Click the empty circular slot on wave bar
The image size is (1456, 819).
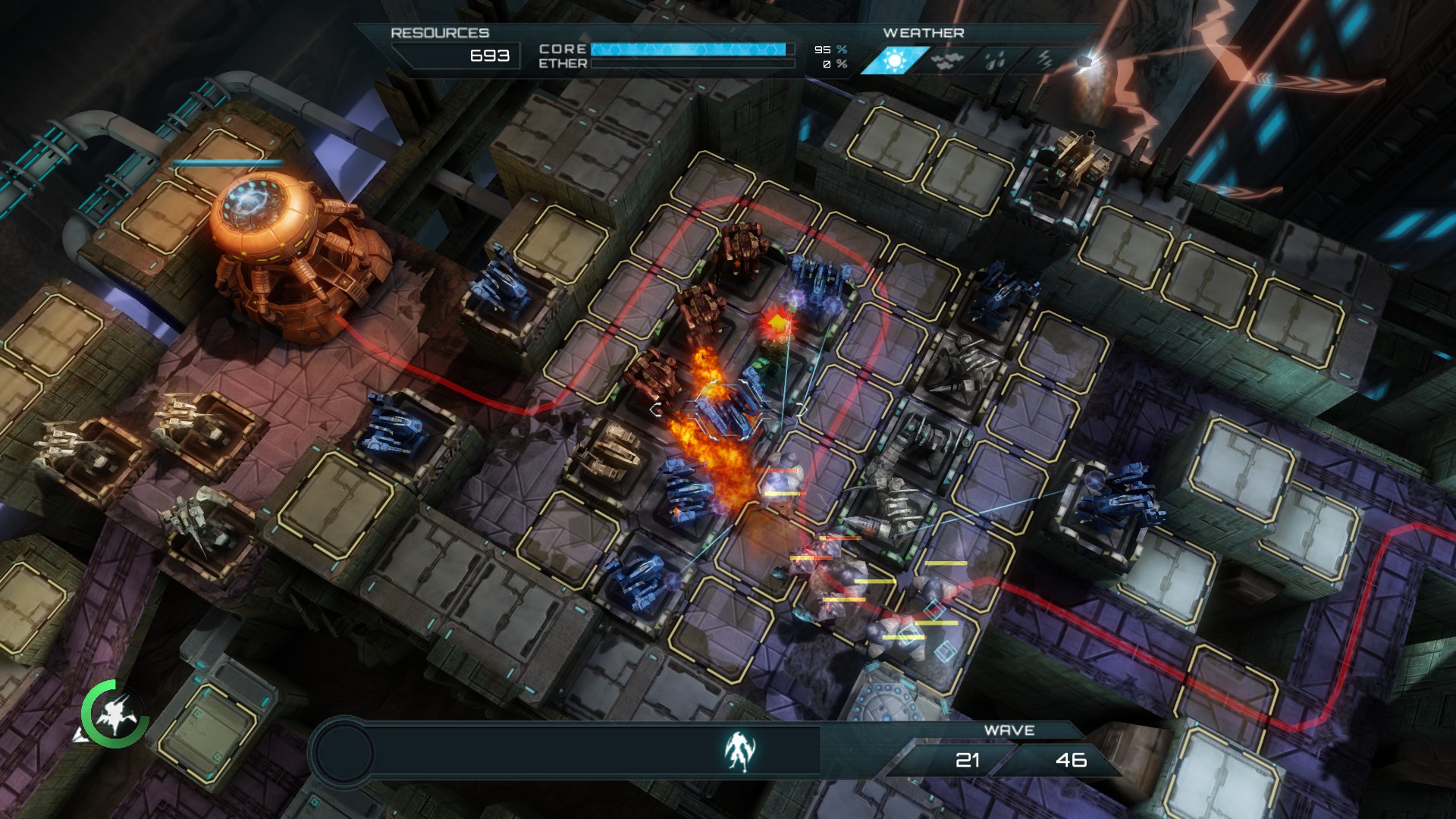[x=344, y=752]
